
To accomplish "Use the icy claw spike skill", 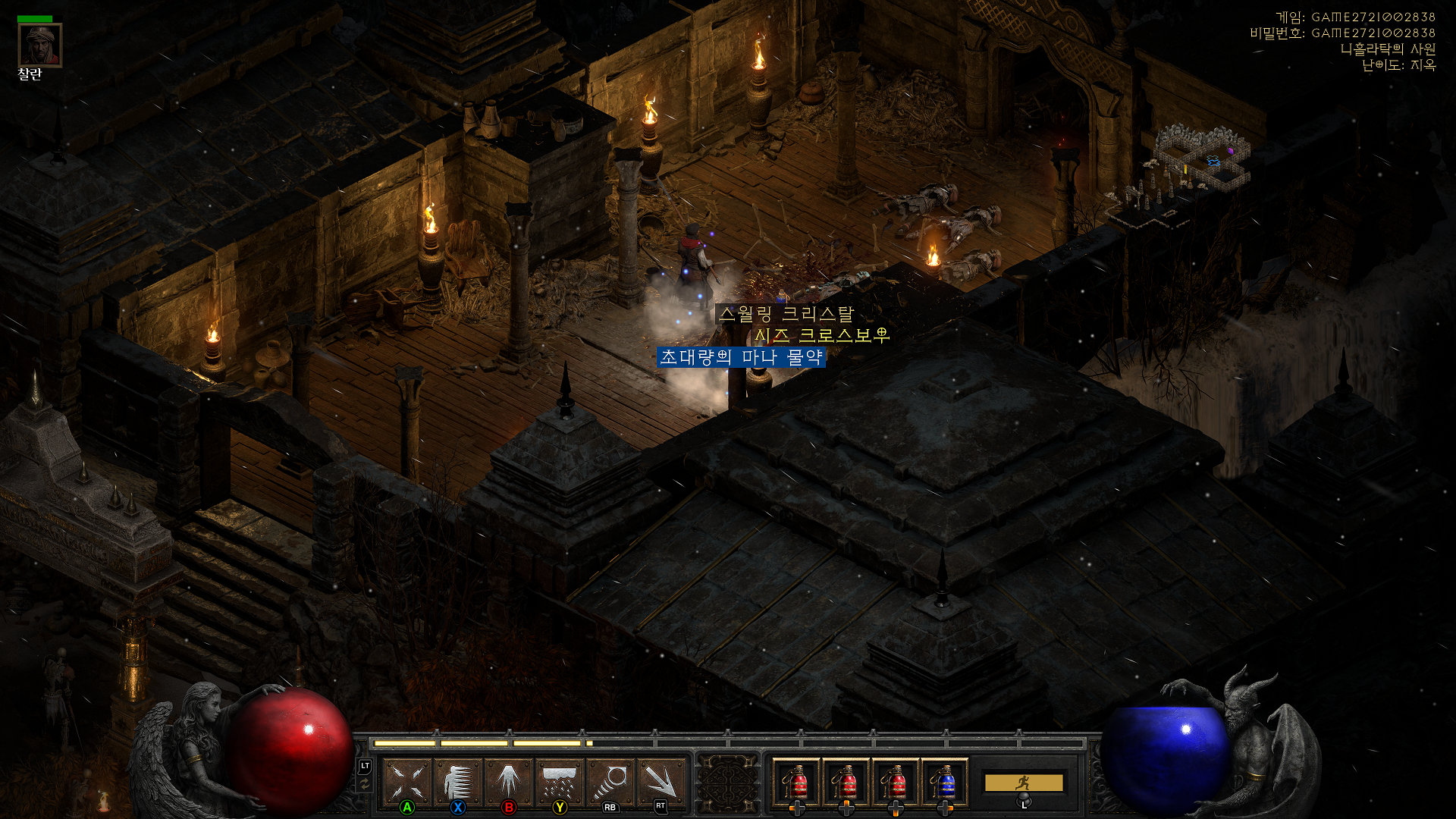I will [509, 781].
